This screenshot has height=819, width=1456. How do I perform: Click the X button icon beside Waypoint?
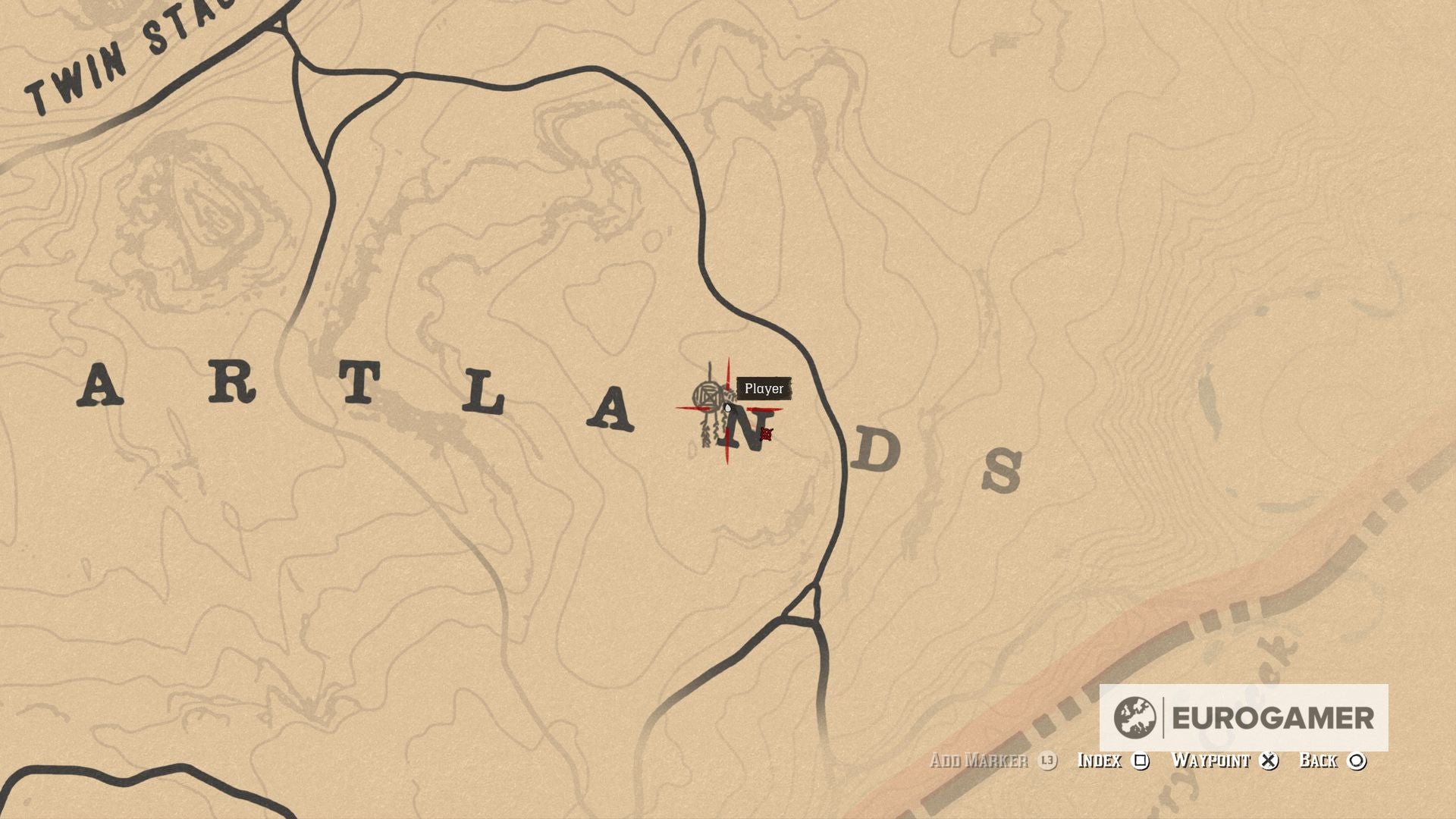[x=1270, y=761]
